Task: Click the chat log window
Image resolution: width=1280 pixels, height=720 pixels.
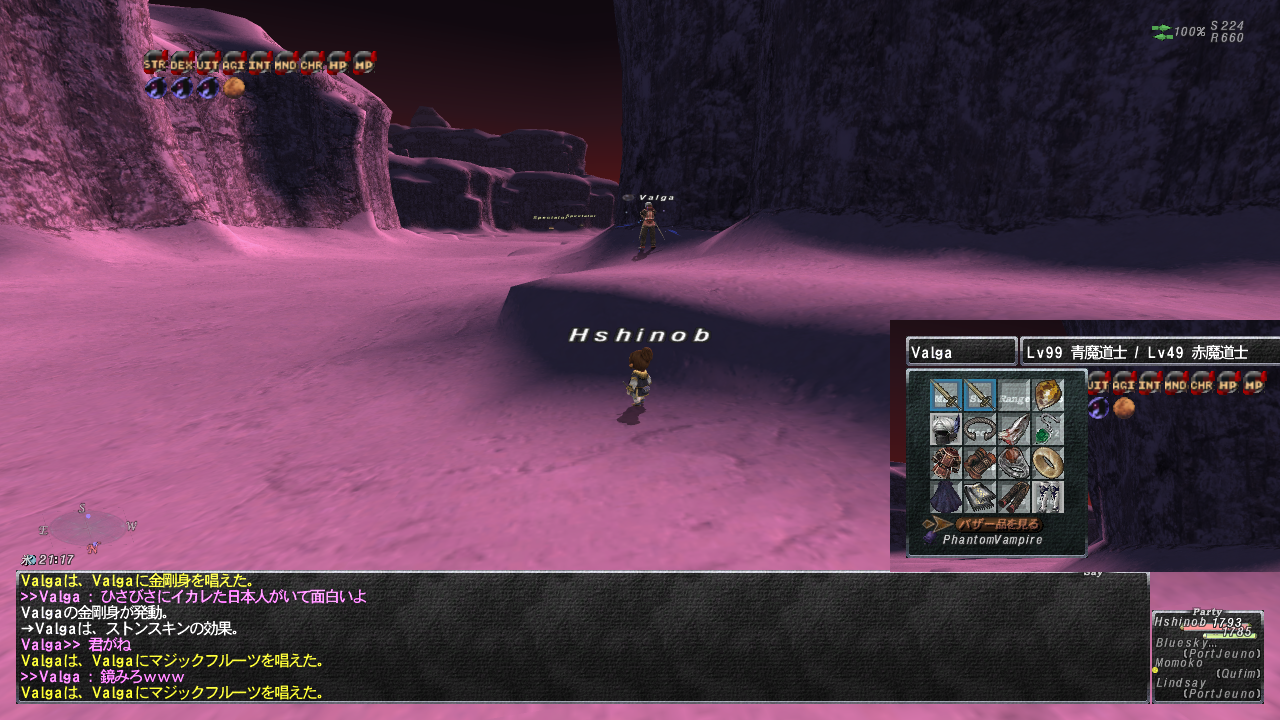Action: point(582,637)
